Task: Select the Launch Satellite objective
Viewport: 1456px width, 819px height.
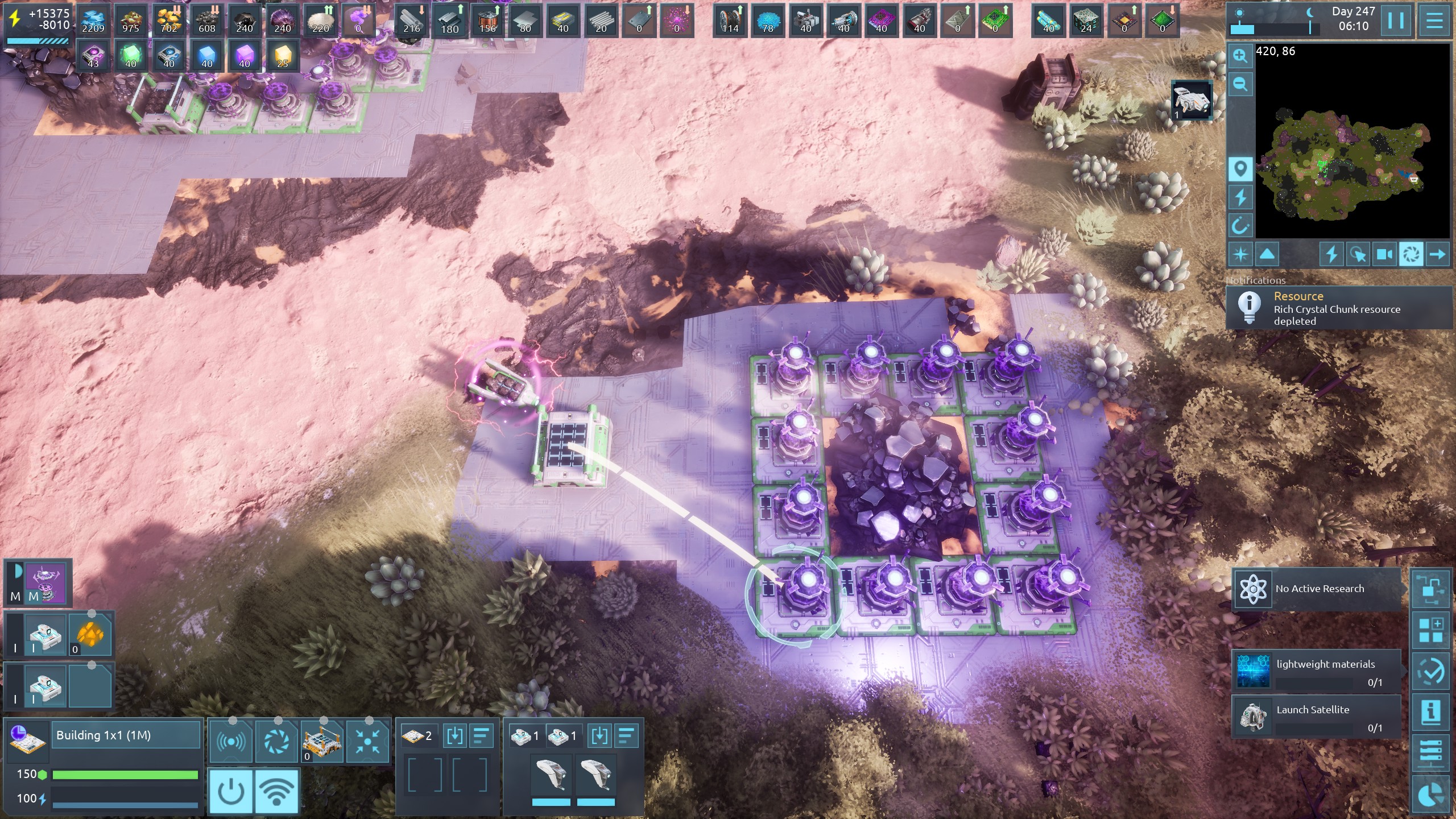Action: tap(1317, 717)
